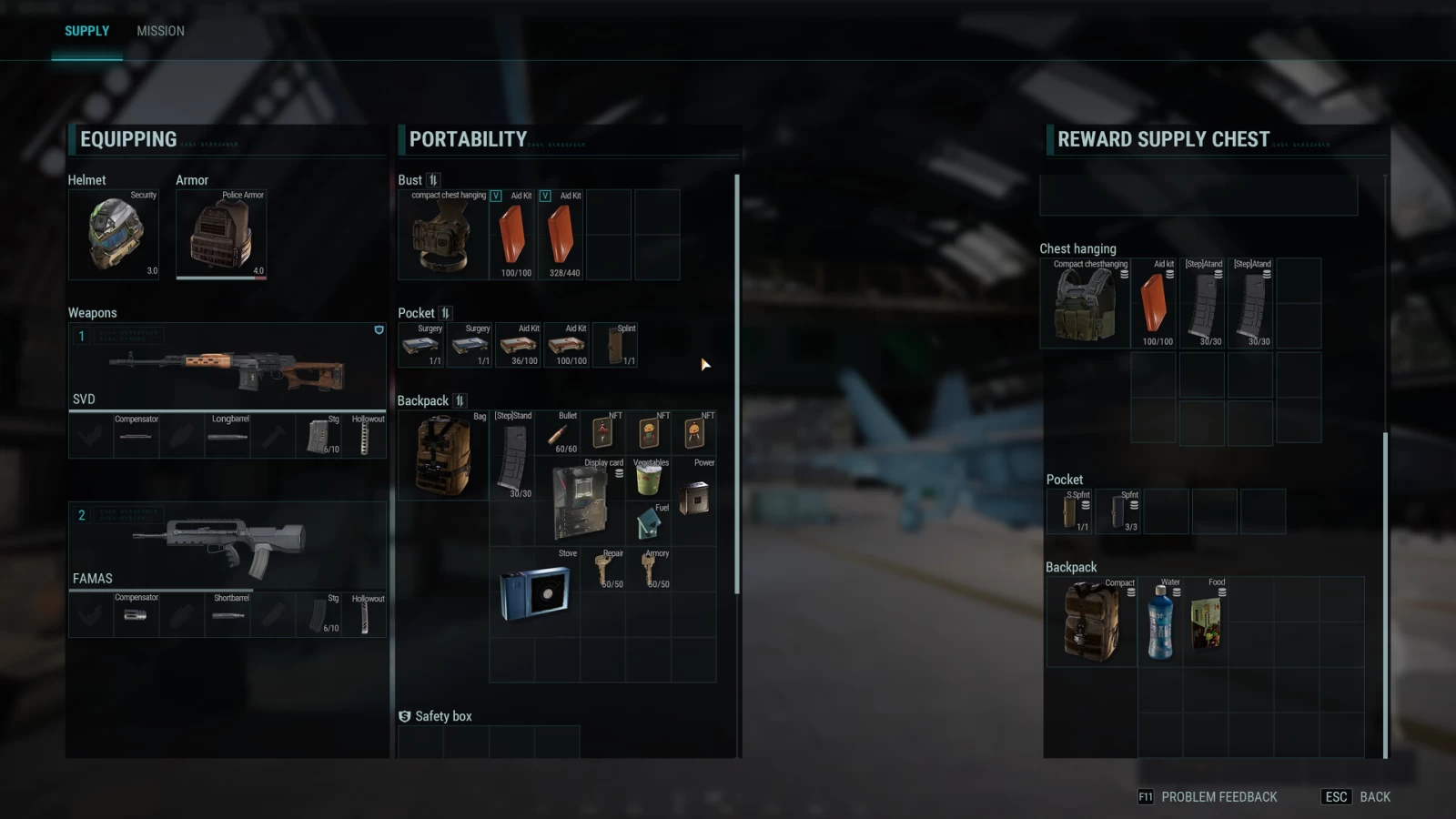
Task: Take the Food item from reward chest
Action: (x=1207, y=622)
